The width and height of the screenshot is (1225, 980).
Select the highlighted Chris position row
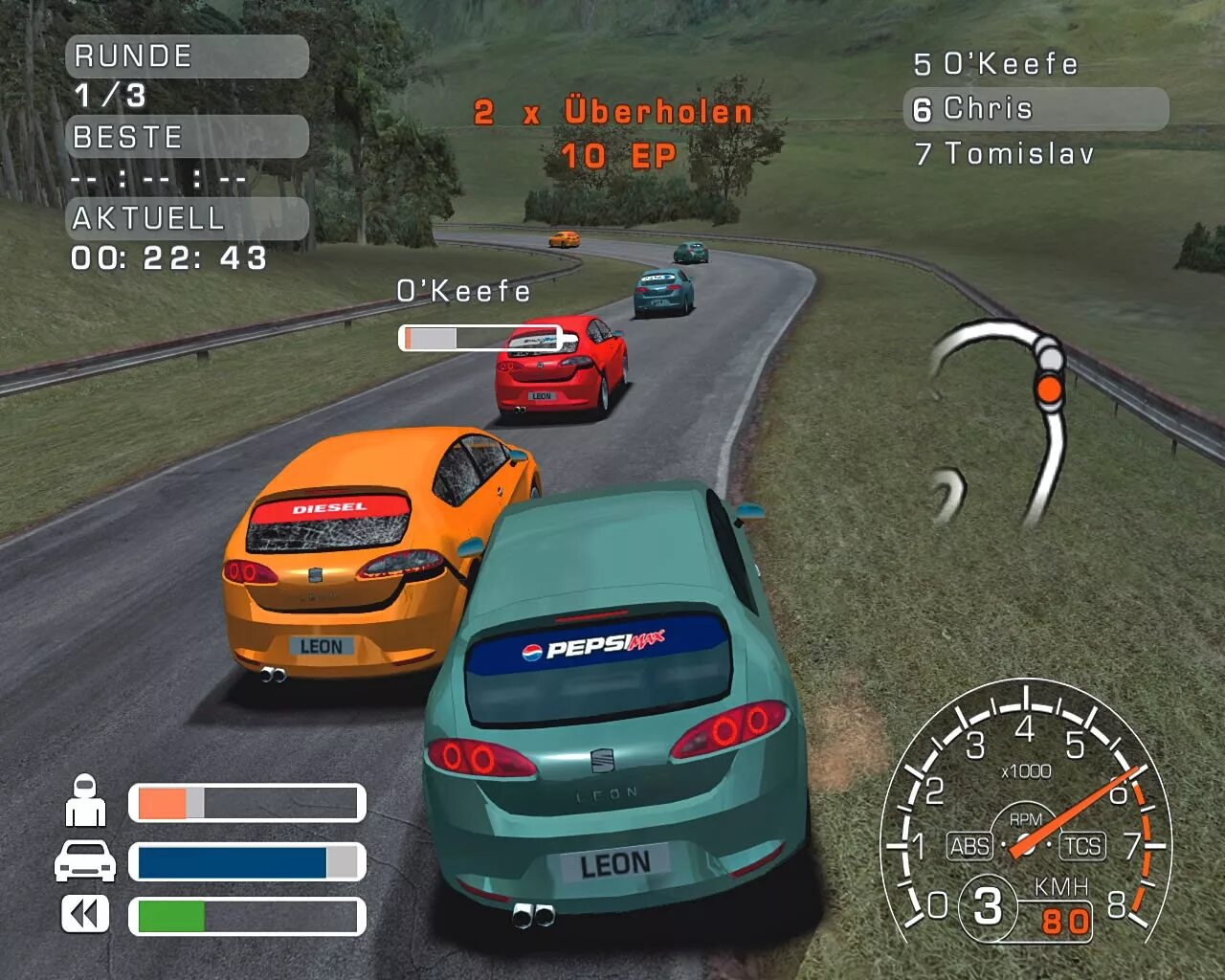point(1035,109)
